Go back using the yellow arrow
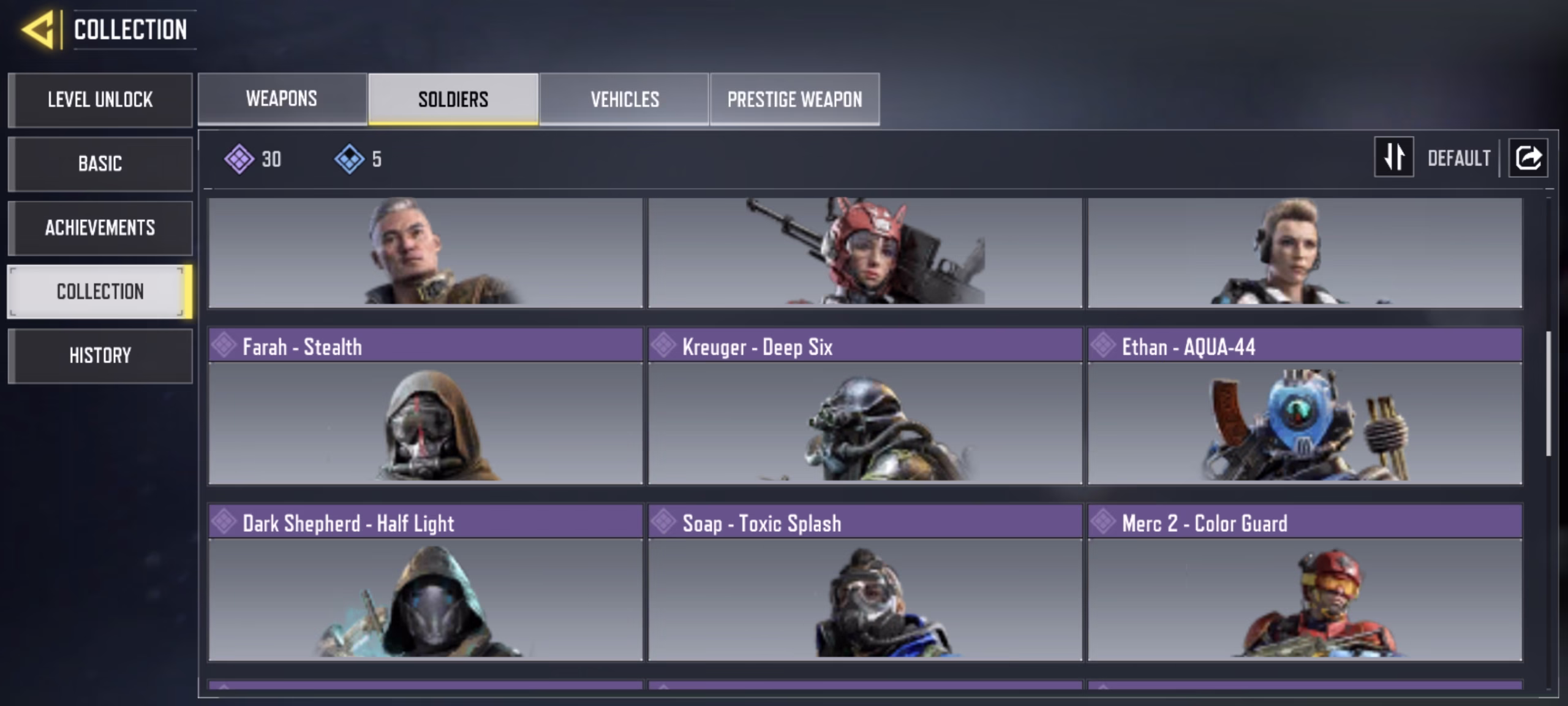The width and height of the screenshot is (1568, 706). click(39, 29)
